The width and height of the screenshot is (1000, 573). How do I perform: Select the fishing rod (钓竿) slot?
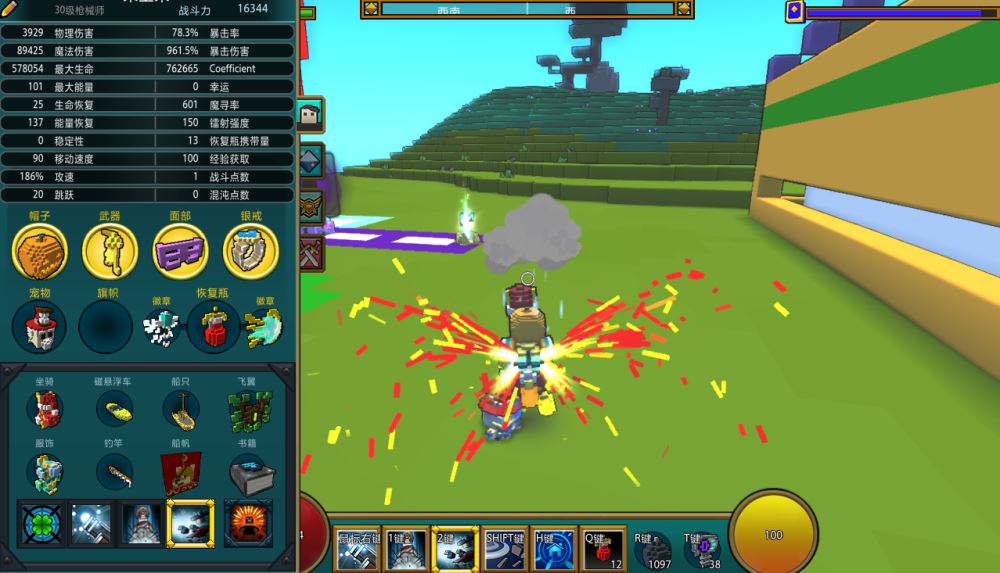pos(114,468)
